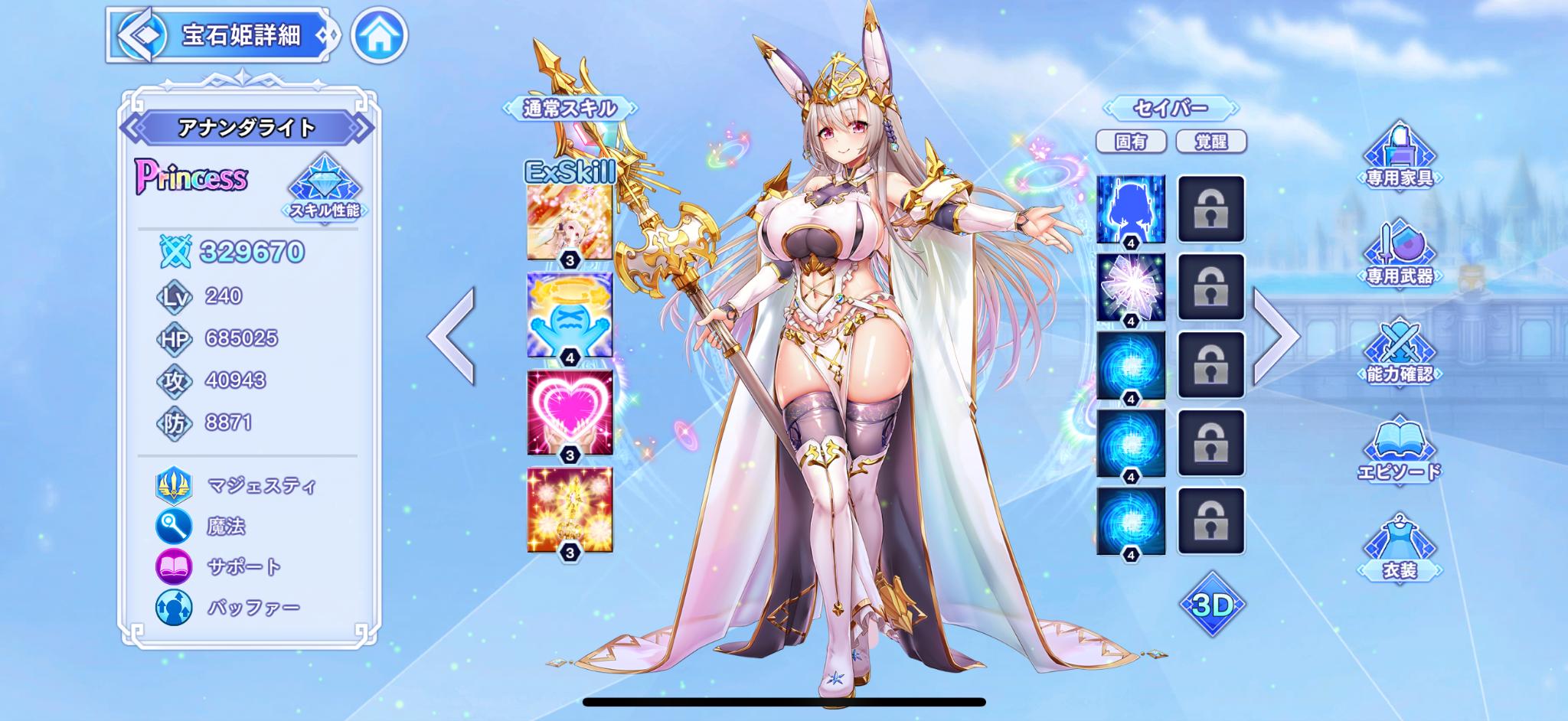The image size is (1568, 721).
Task: Open the スキル性能 skill details
Action: (325, 188)
